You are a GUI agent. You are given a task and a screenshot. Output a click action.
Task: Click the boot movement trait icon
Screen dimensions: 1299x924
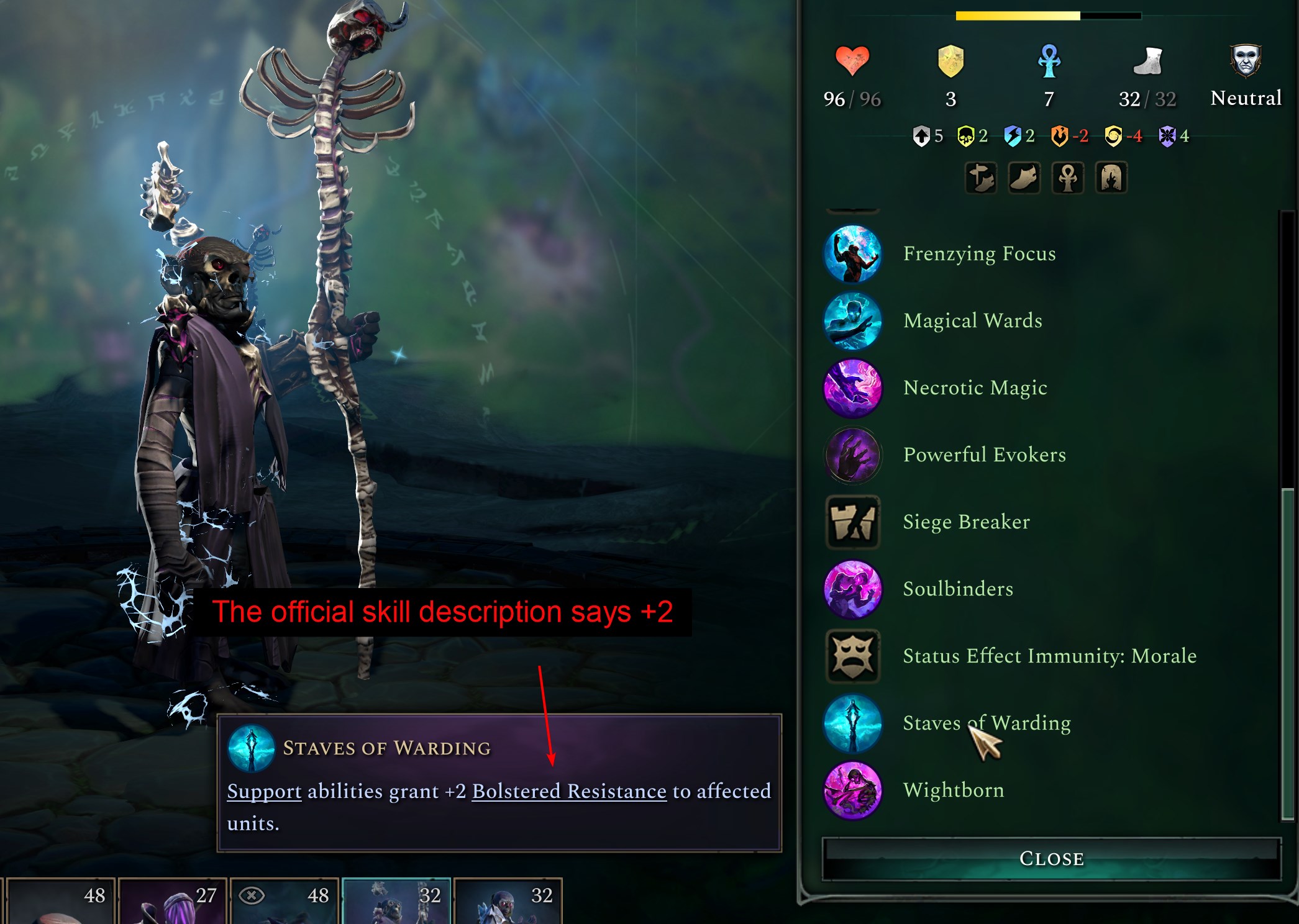click(1024, 178)
